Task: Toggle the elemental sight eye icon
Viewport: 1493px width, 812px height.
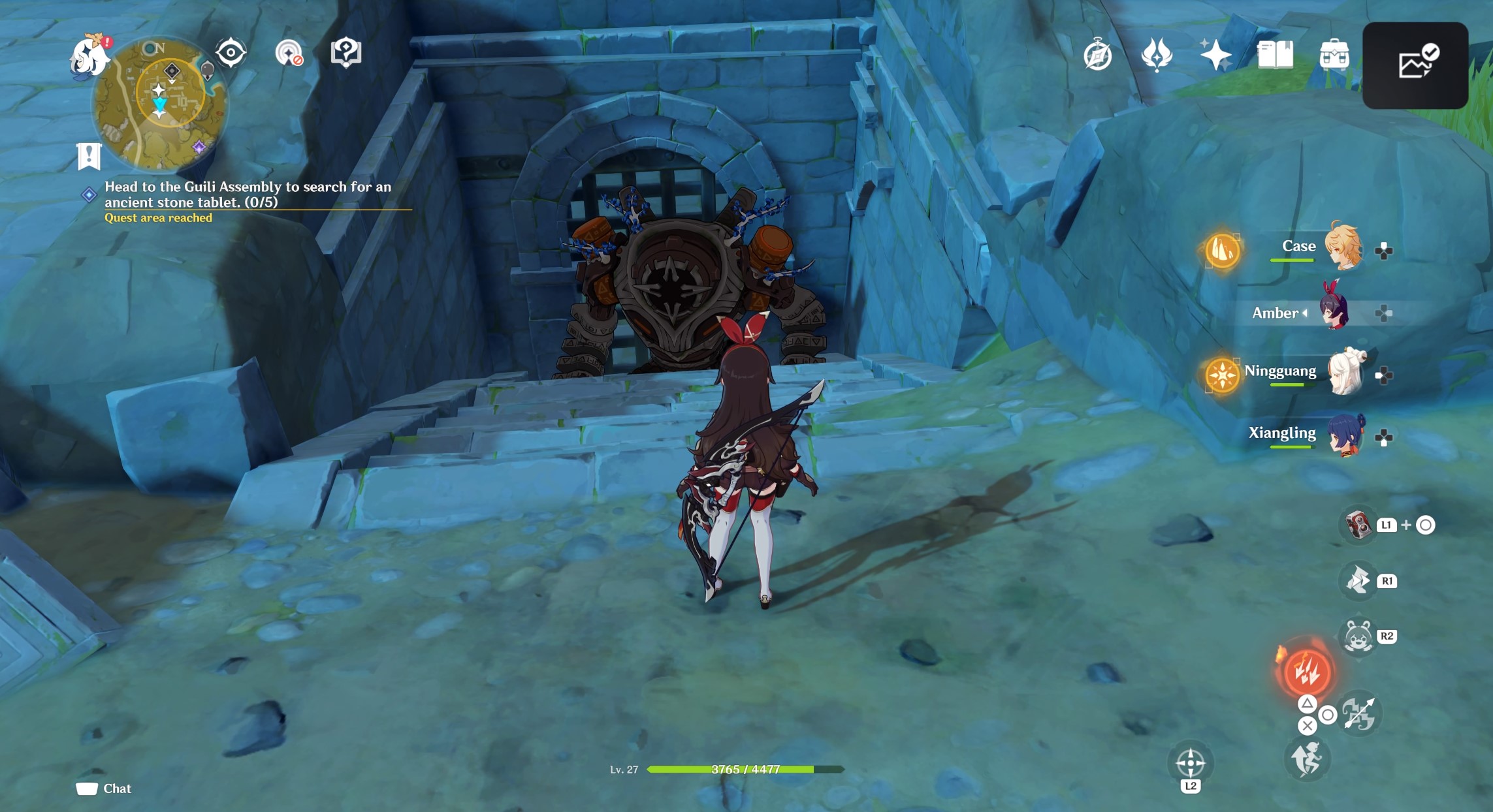Action: click(231, 53)
